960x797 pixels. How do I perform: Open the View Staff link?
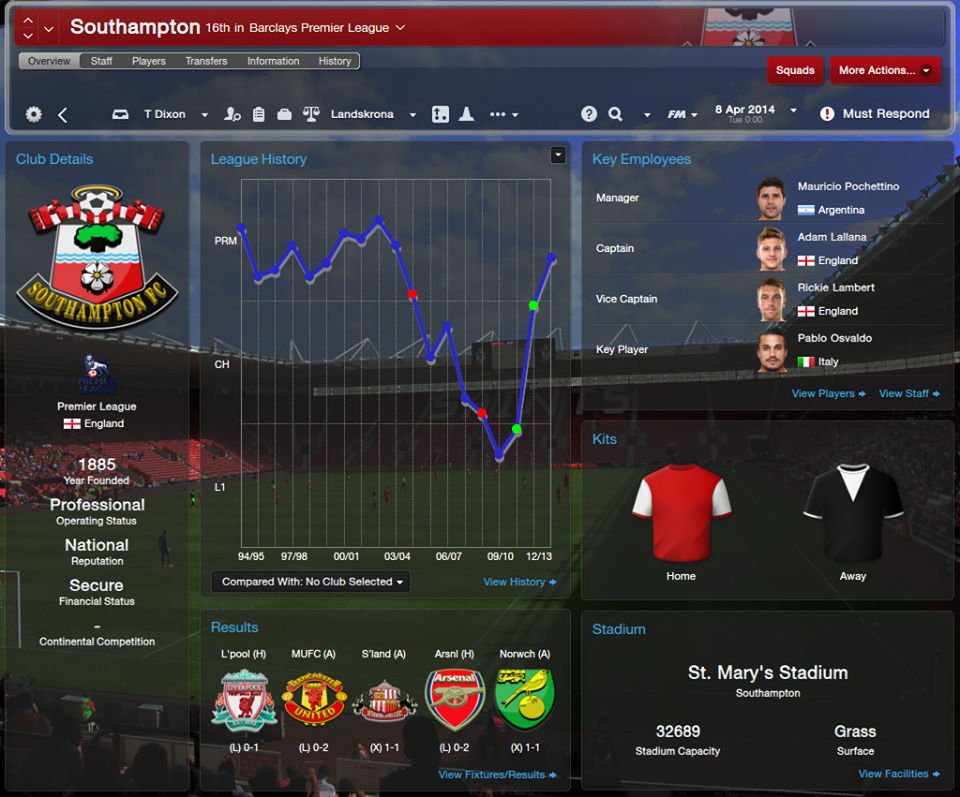pos(908,394)
